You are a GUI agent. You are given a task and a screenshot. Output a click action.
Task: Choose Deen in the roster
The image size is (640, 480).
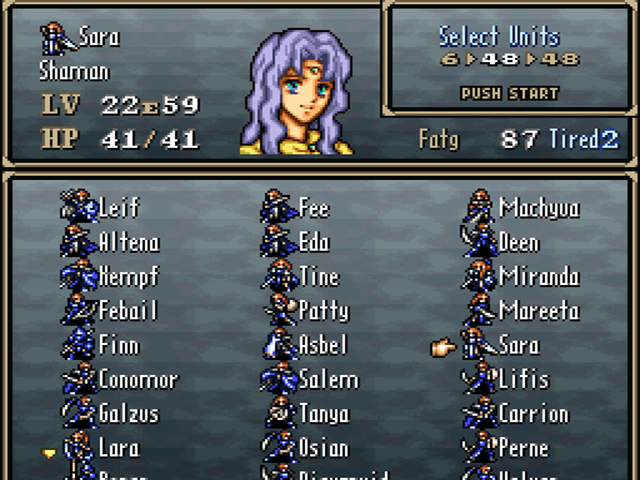click(518, 242)
